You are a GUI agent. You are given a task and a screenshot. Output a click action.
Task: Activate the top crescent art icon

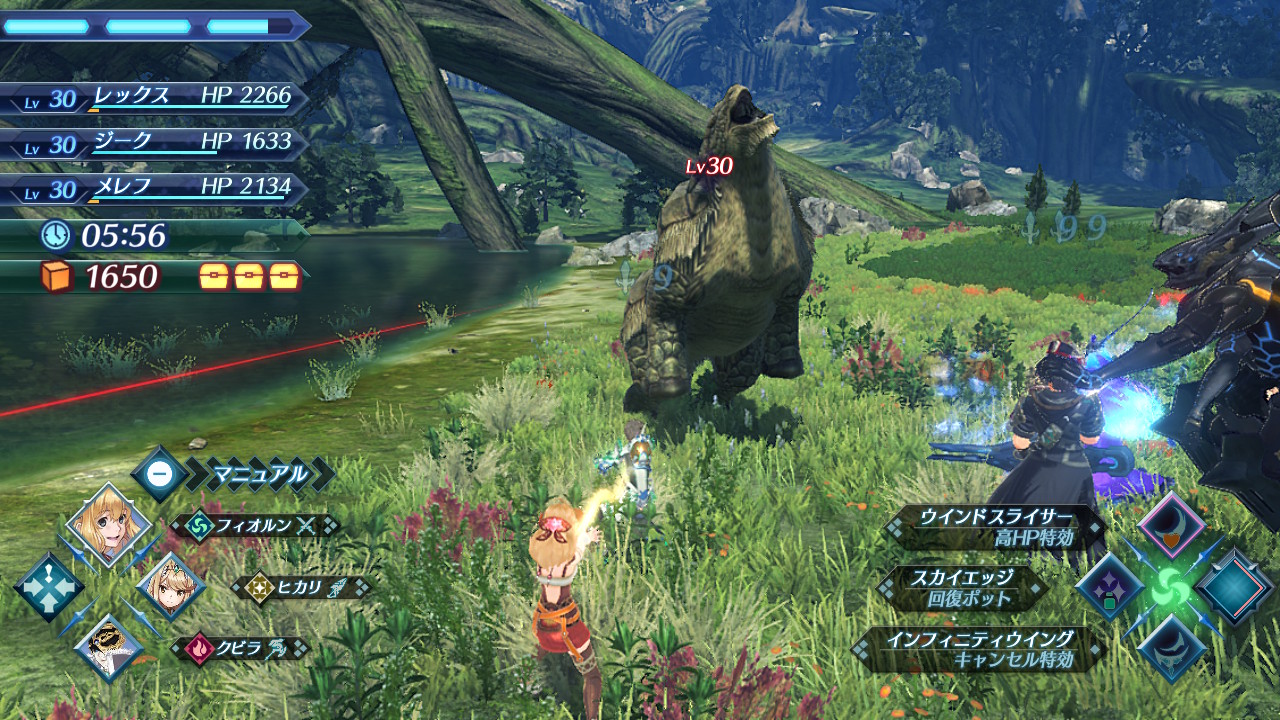tap(1170, 526)
